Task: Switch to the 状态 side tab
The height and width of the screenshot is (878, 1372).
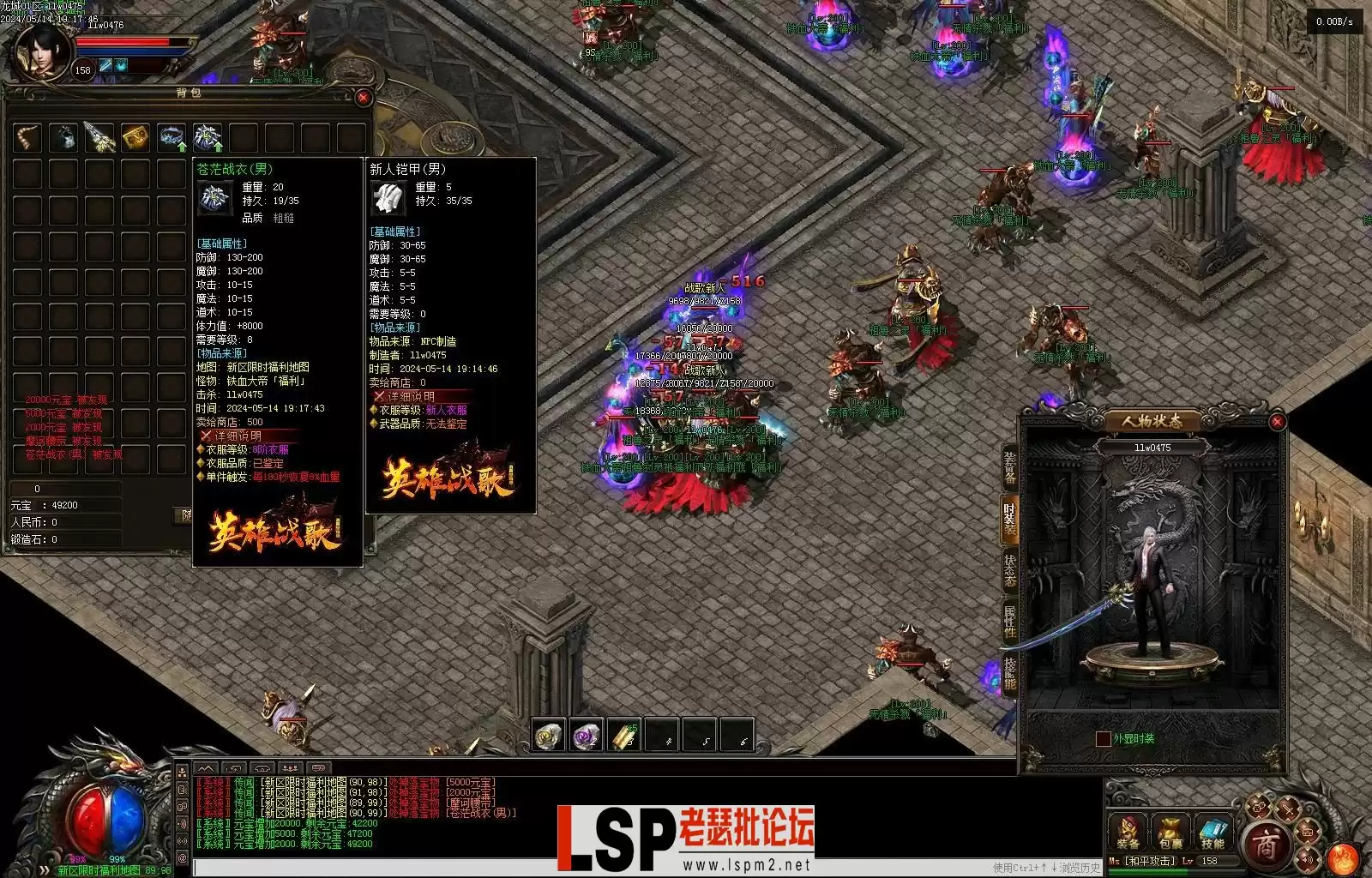Action: pos(1009,569)
